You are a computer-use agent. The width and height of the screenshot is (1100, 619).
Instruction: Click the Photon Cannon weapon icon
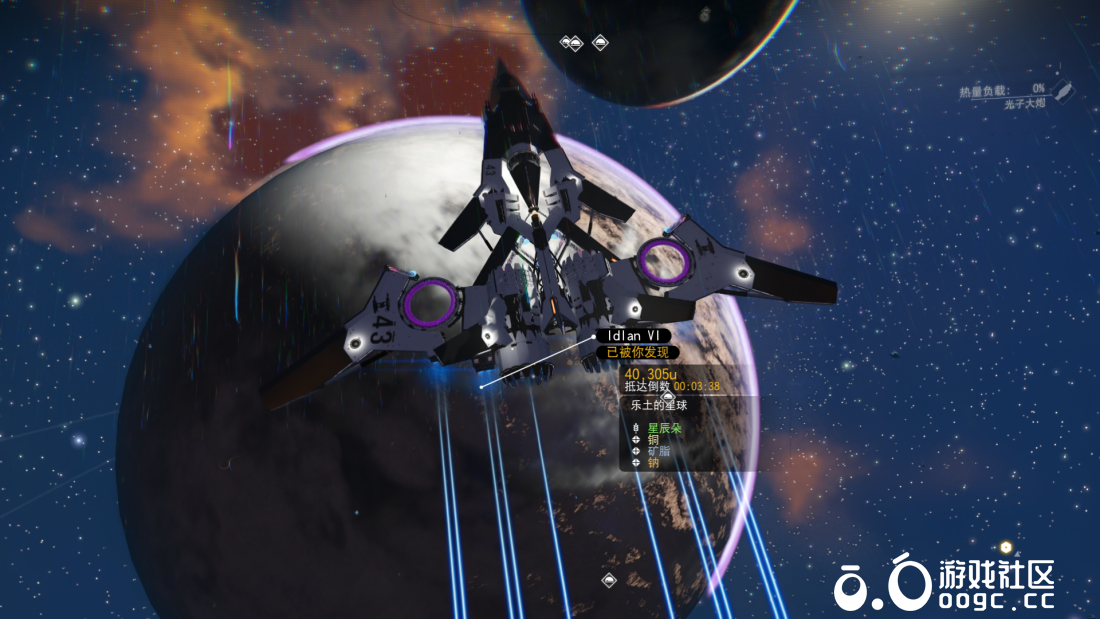pyautogui.click(x=1064, y=94)
